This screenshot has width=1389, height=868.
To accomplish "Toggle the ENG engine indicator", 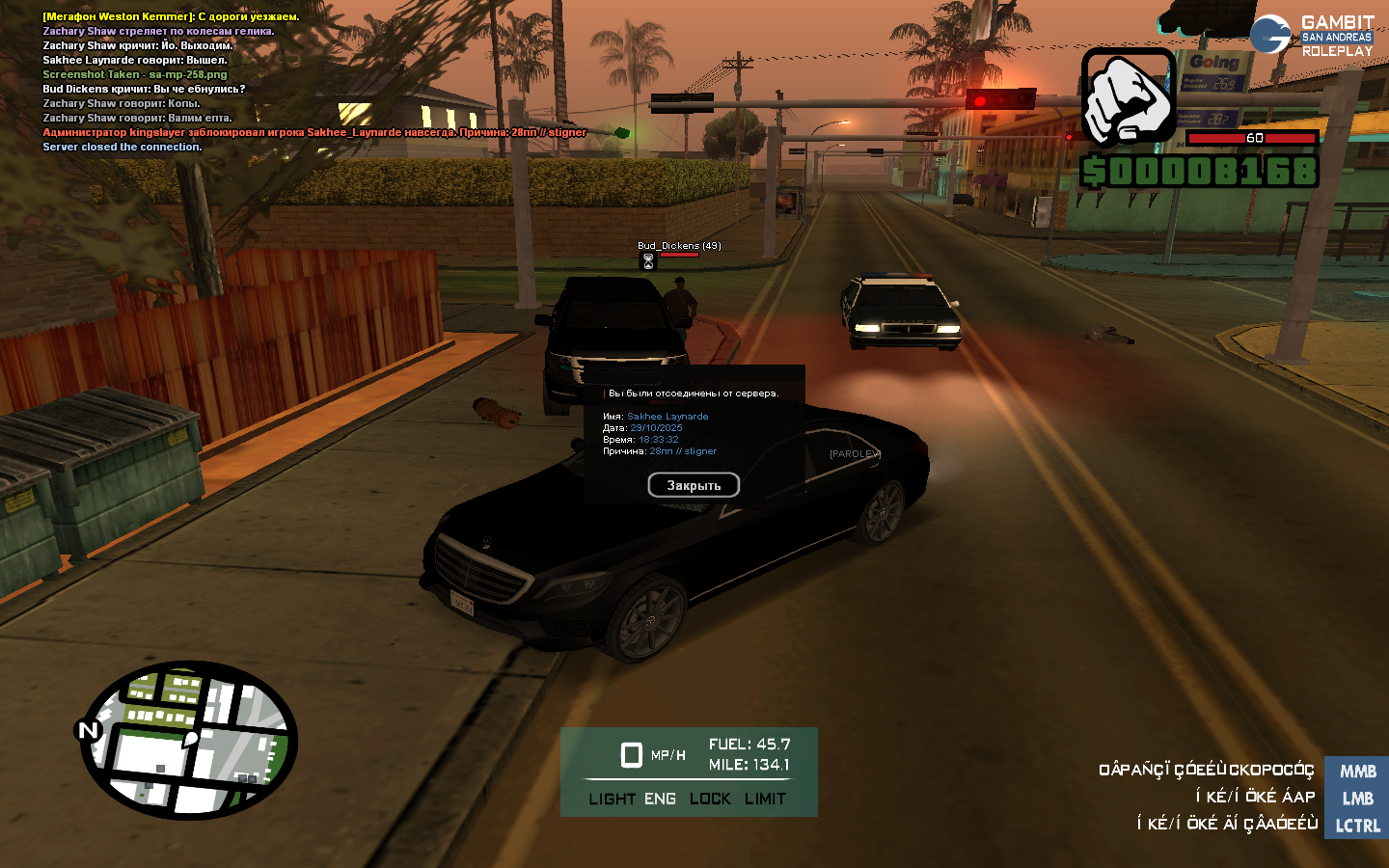I will pos(660,799).
